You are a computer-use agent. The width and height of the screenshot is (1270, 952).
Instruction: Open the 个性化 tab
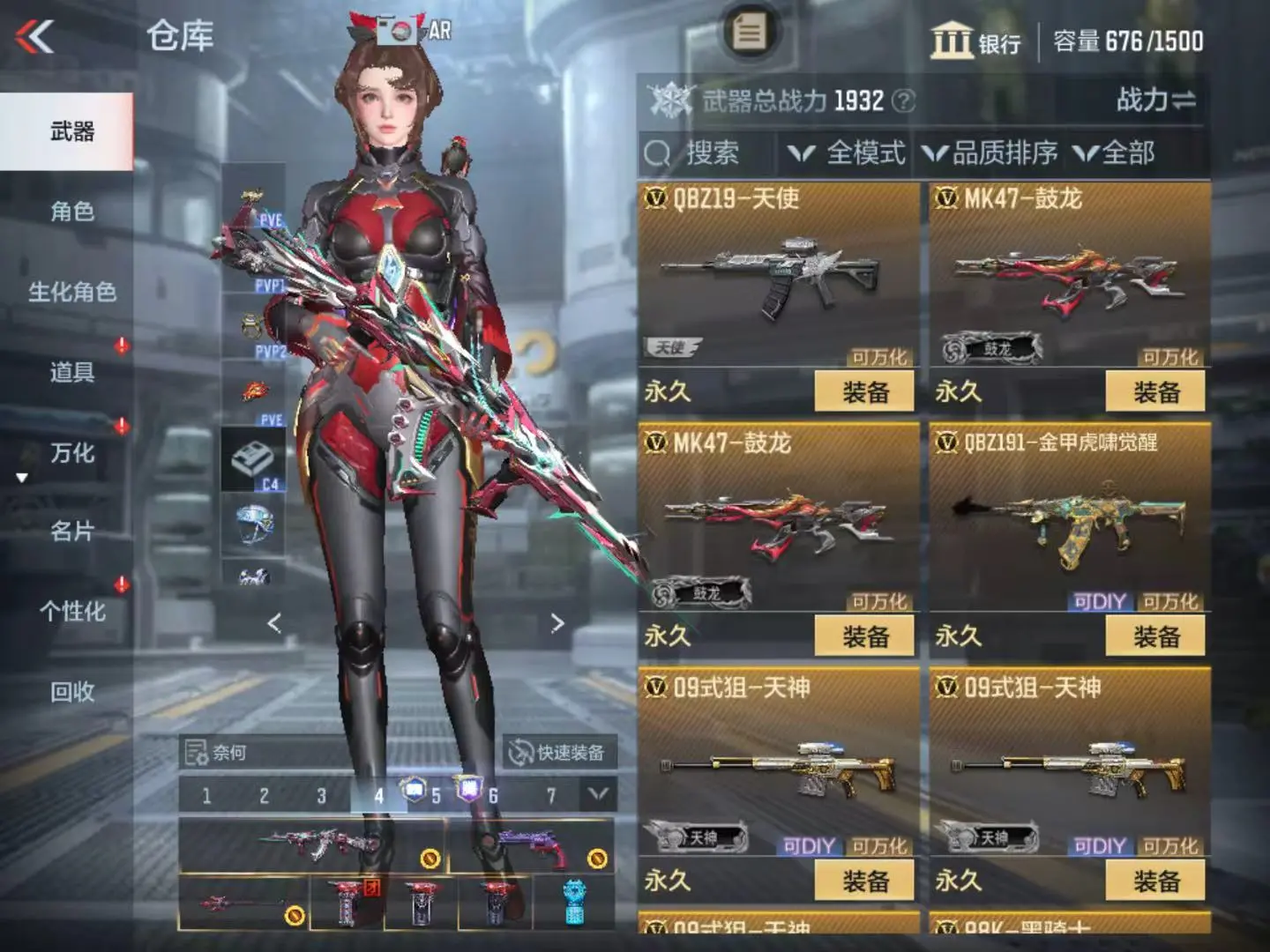click(x=71, y=612)
